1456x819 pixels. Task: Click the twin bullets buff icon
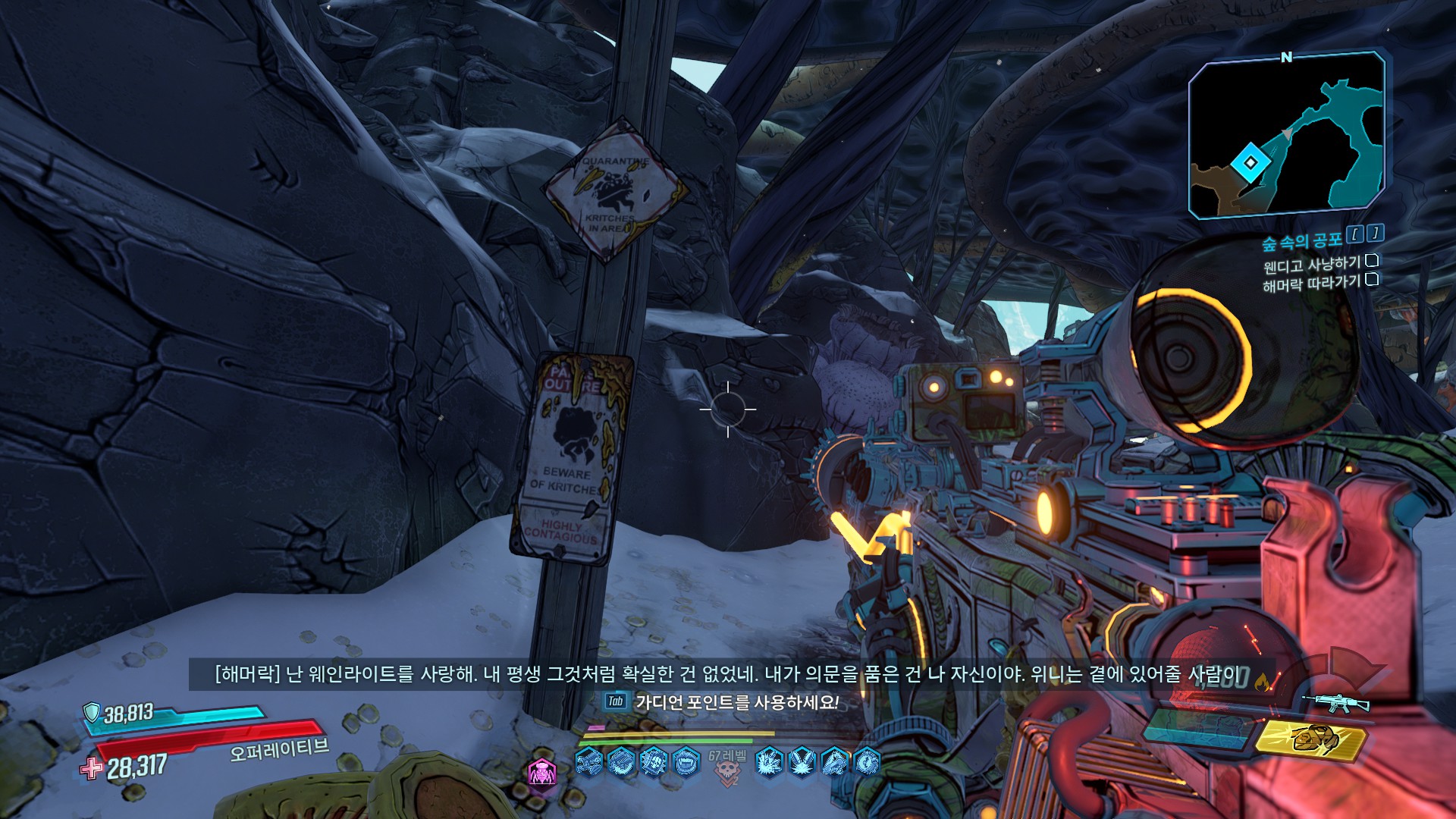[802, 761]
